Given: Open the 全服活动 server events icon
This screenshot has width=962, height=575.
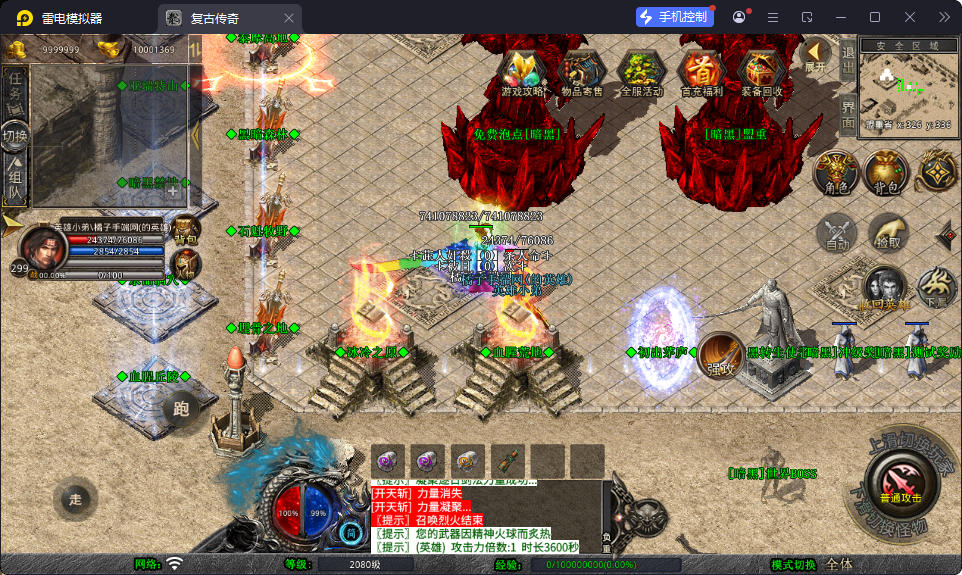Looking at the screenshot, I should pyautogui.click(x=641, y=72).
